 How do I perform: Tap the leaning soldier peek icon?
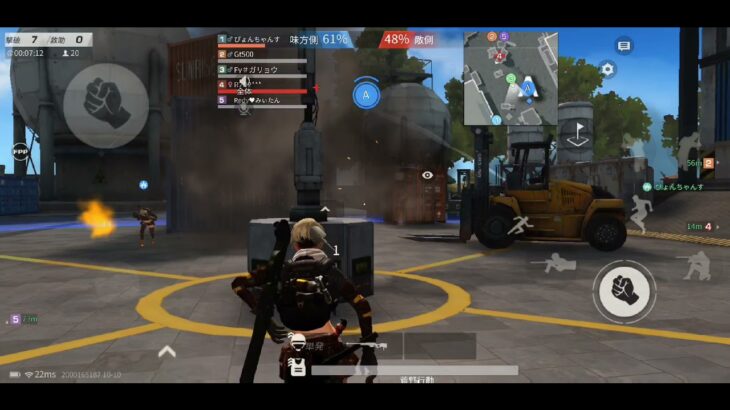(688, 146)
